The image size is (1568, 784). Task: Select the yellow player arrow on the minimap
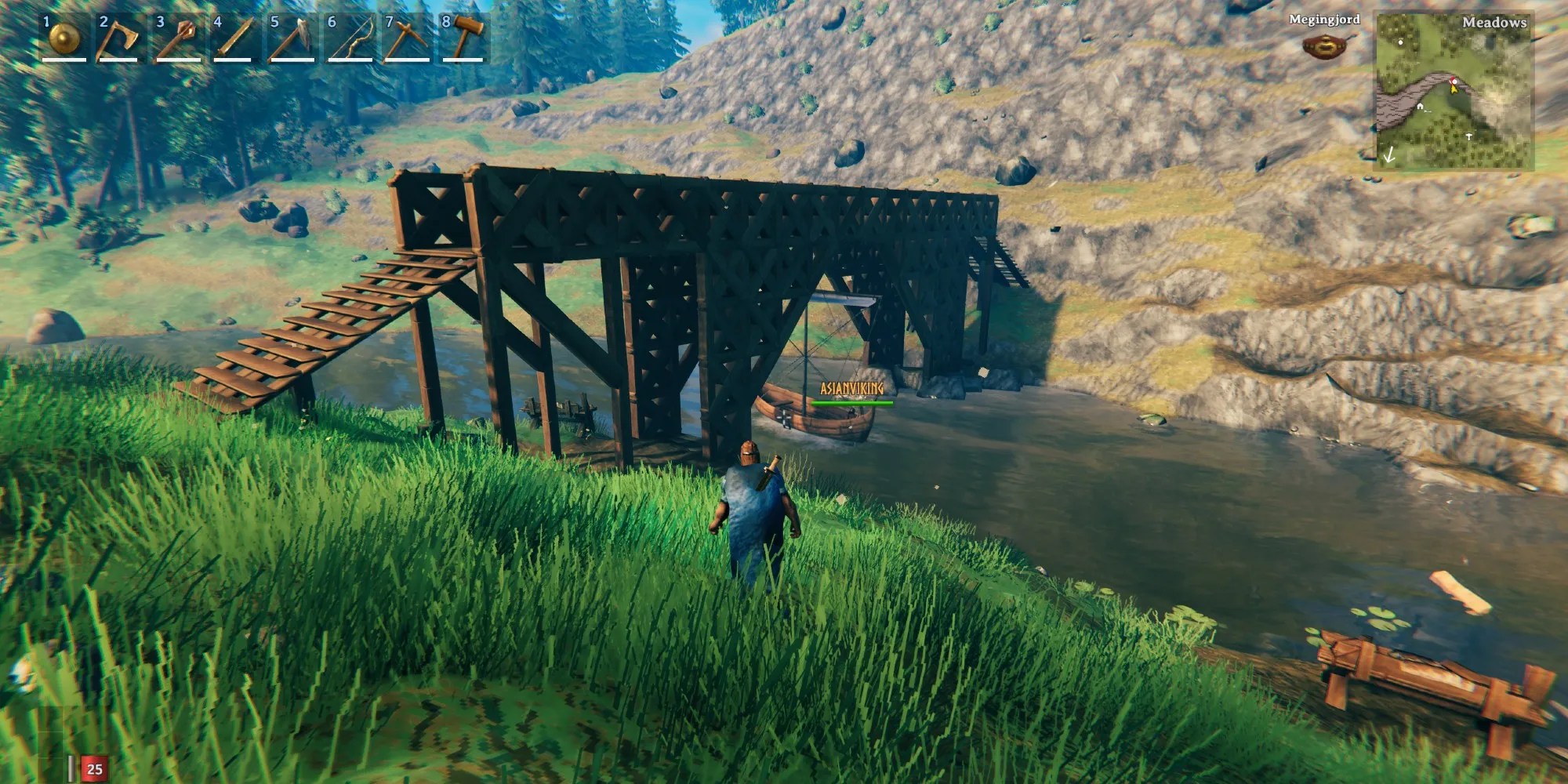pos(1454,89)
